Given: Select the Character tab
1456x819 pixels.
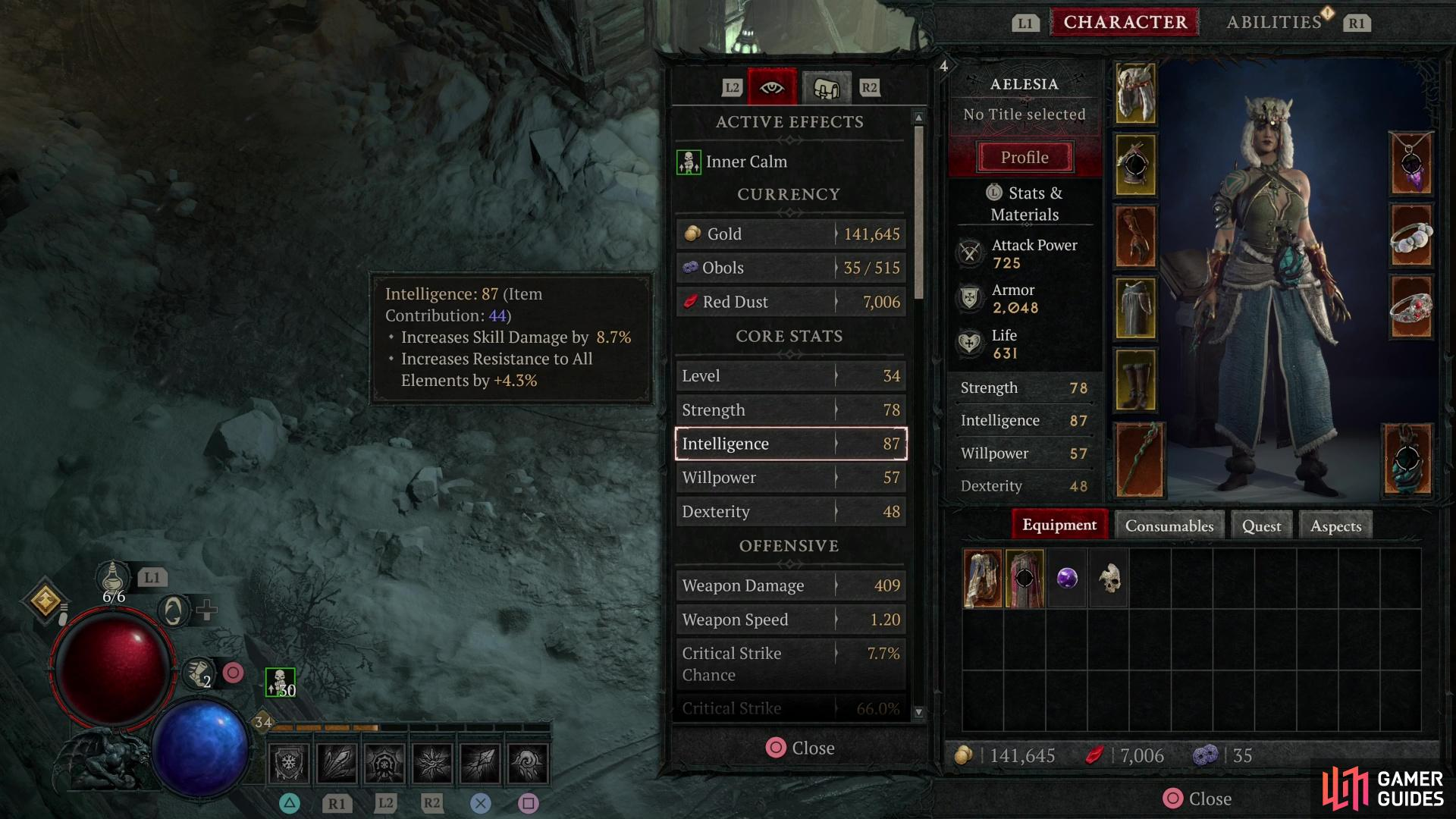Looking at the screenshot, I should (1125, 23).
